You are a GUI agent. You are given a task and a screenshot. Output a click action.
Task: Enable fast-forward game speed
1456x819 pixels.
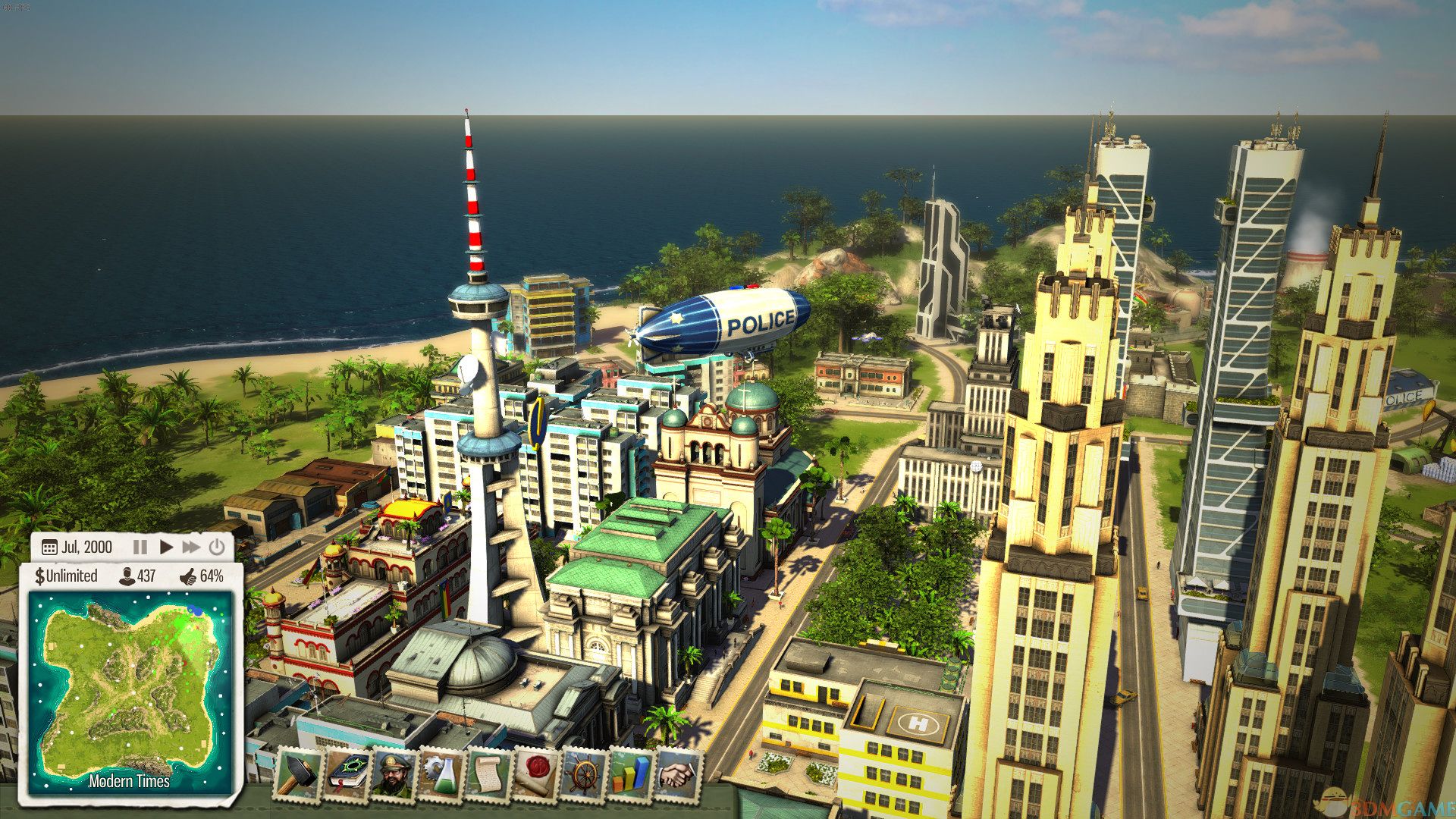coord(191,547)
